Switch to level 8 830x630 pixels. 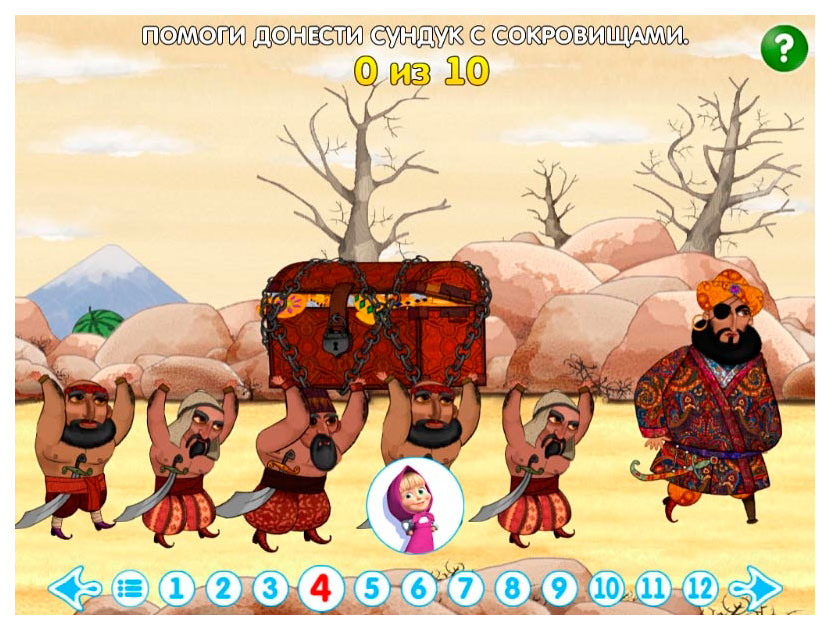pos(512,588)
